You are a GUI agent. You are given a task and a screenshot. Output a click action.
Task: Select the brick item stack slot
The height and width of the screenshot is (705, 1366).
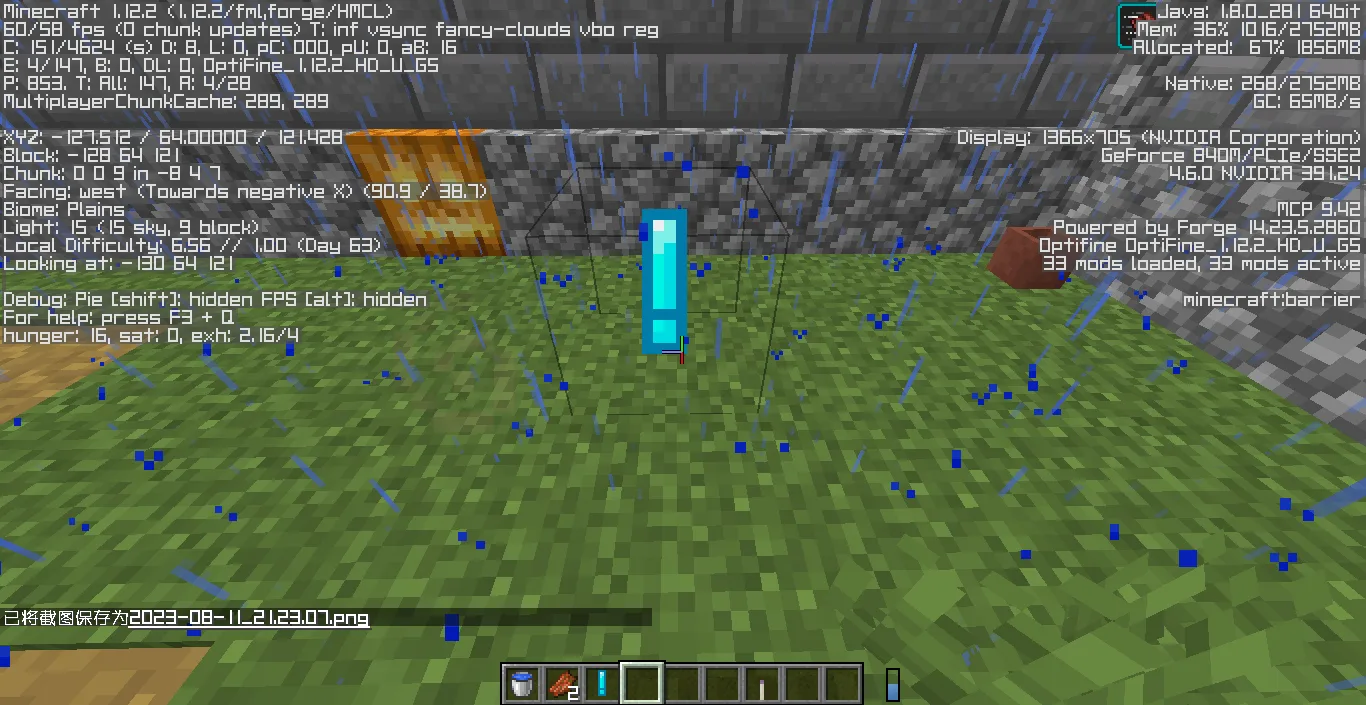pyautogui.click(x=561, y=684)
